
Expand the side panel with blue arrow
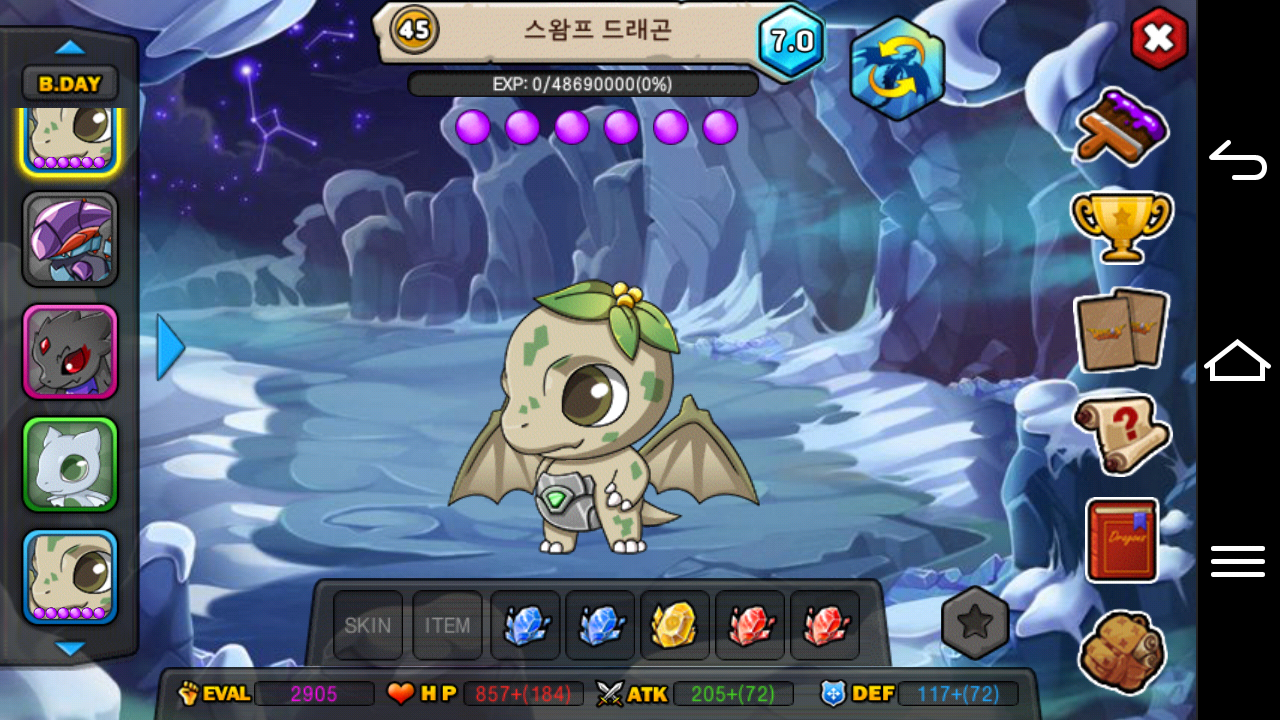point(170,348)
